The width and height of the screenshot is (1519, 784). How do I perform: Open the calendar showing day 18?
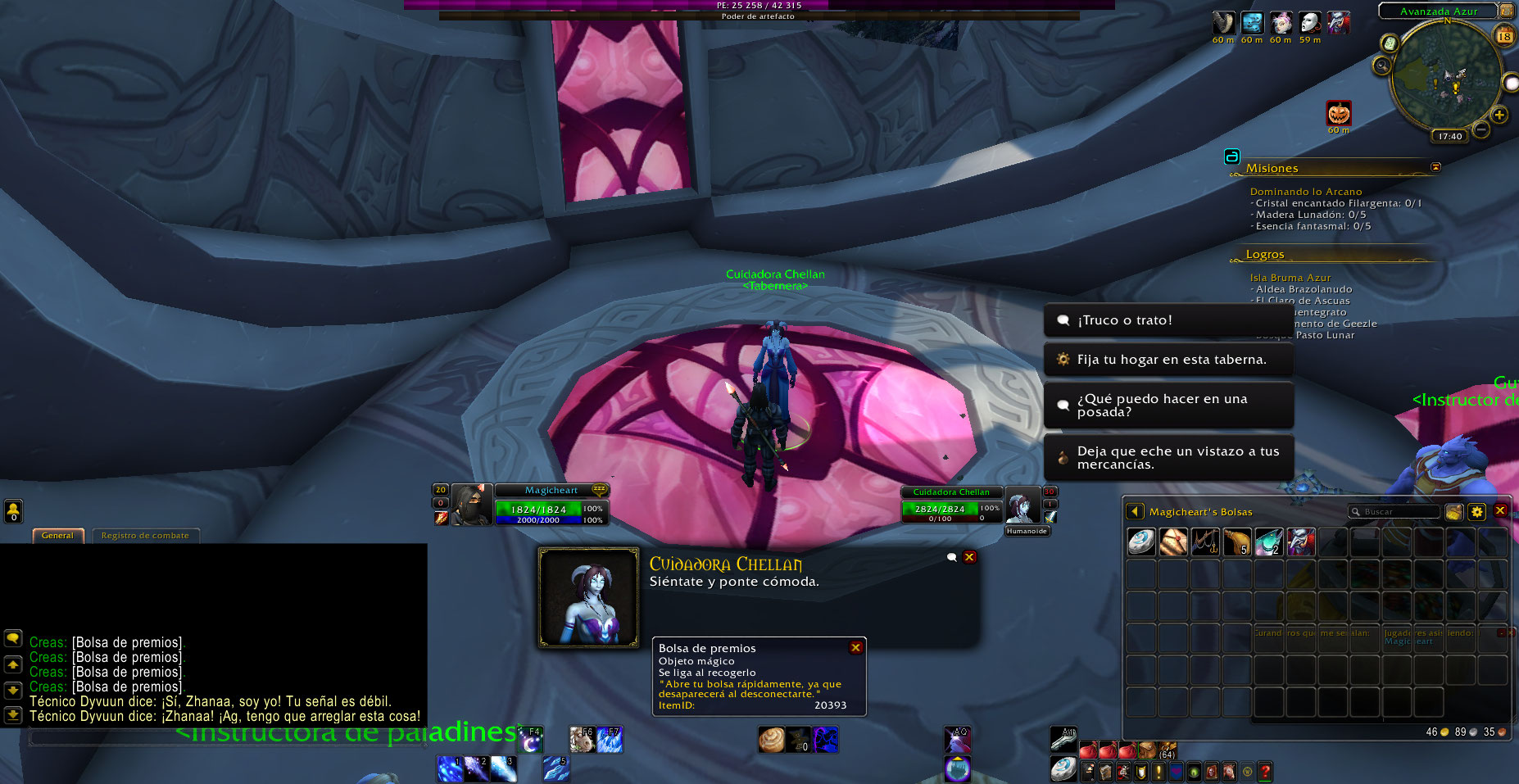click(x=1504, y=36)
